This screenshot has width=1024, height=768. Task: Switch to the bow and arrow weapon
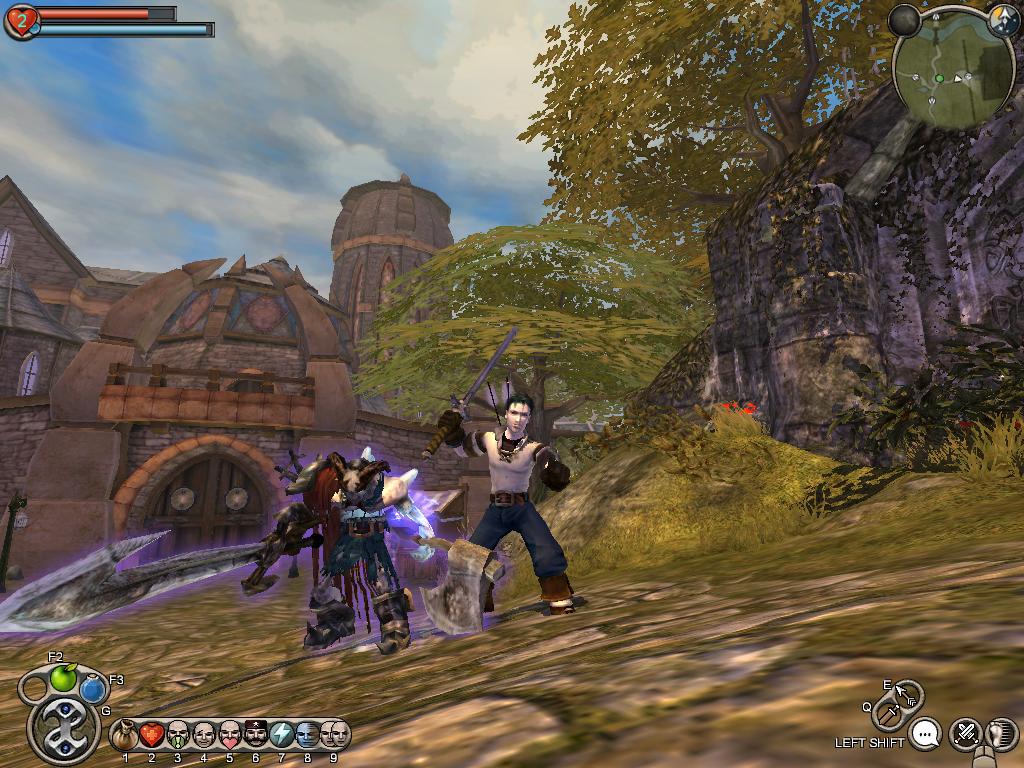point(907,694)
